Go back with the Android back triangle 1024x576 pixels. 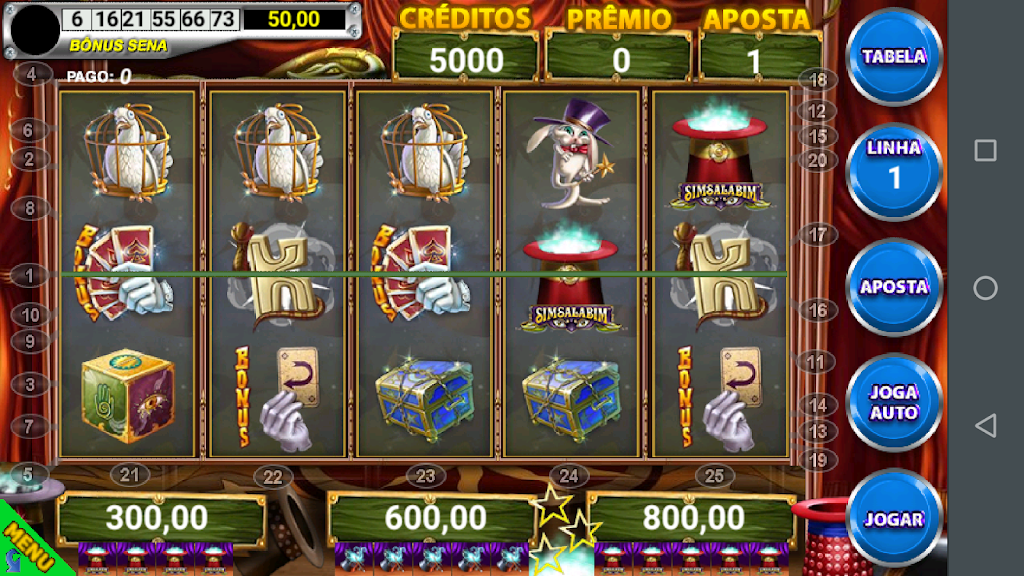tap(985, 426)
